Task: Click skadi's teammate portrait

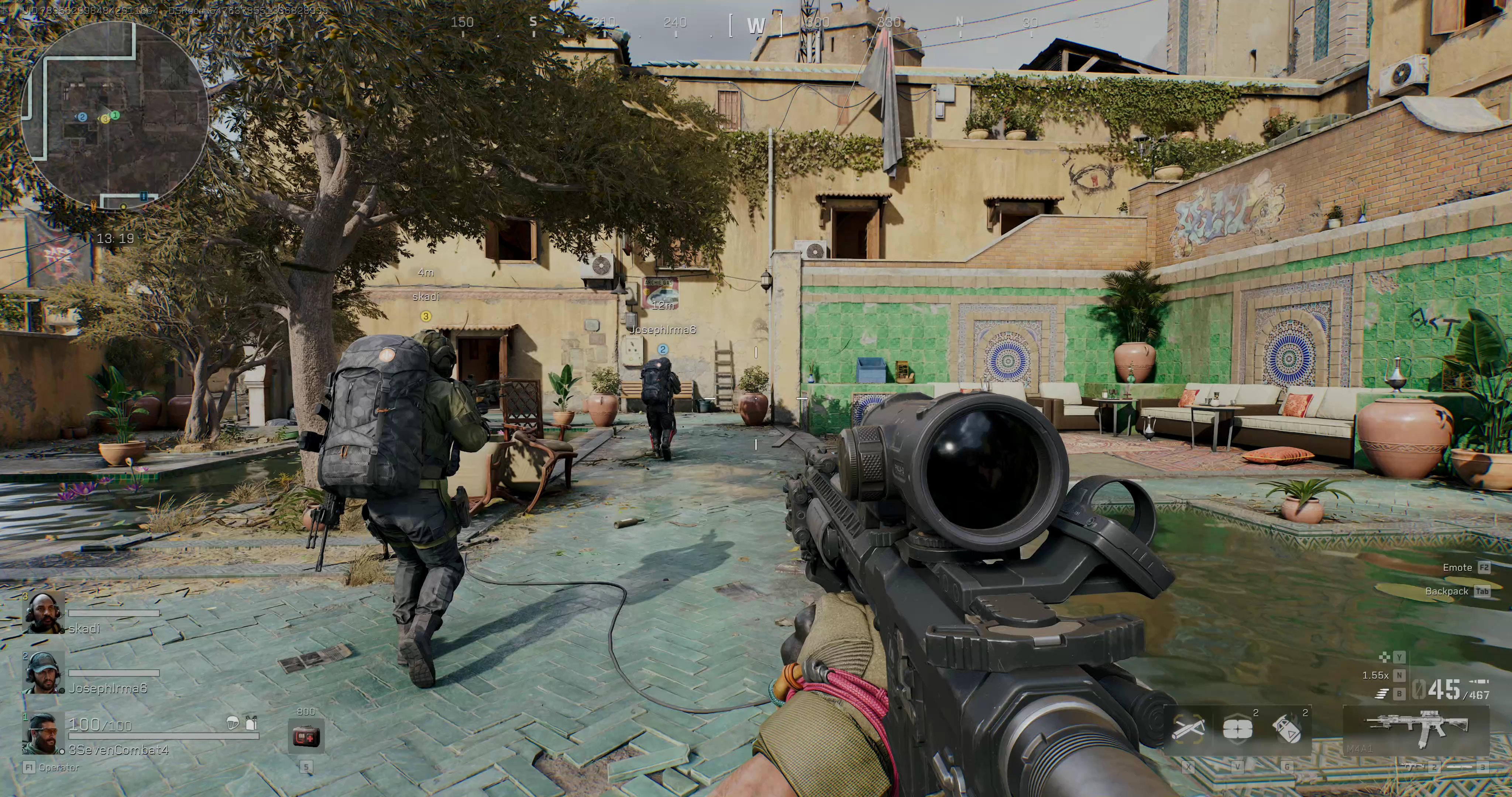Action: [x=44, y=613]
